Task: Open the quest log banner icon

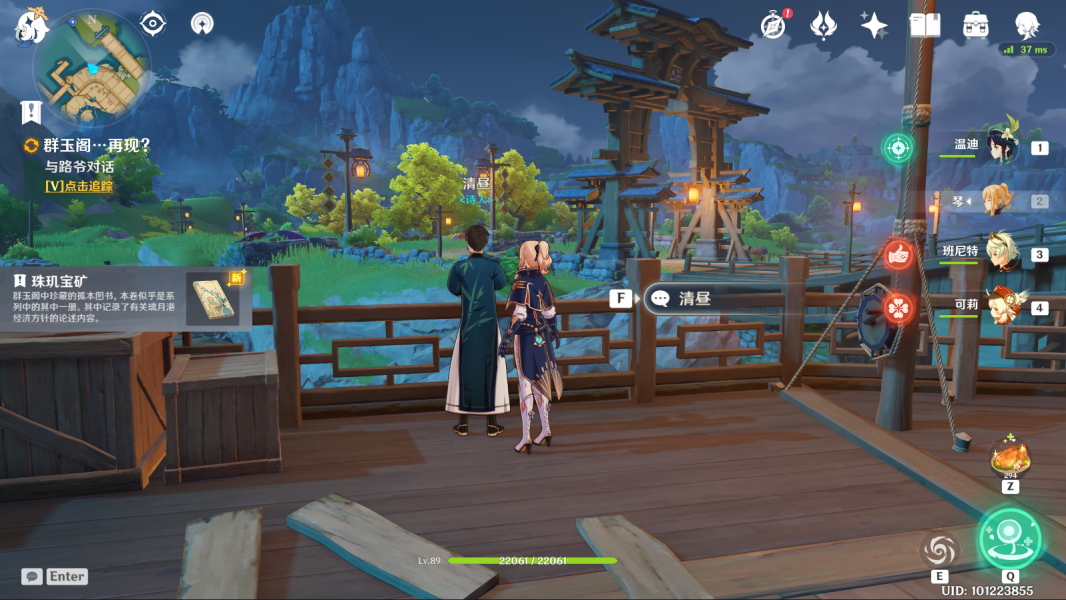Action: point(31,112)
